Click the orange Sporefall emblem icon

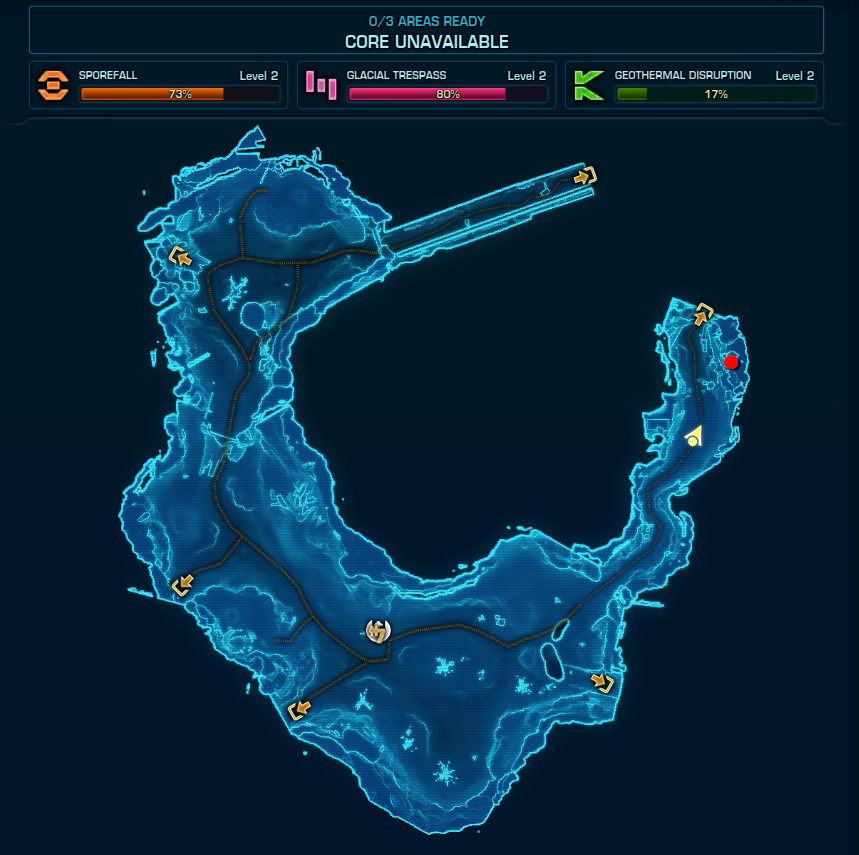pos(53,85)
